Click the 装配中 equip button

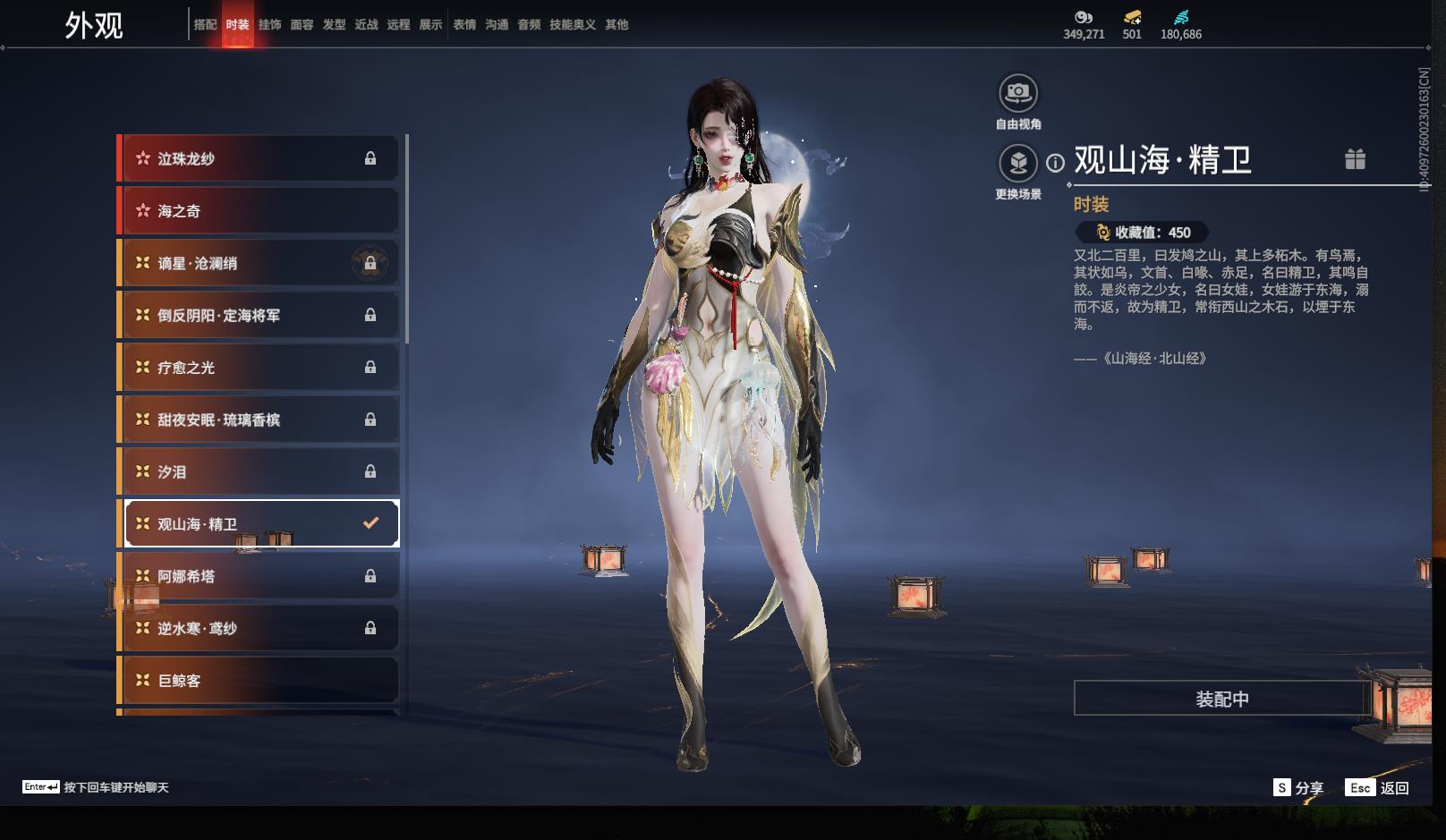pos(1222,699)
